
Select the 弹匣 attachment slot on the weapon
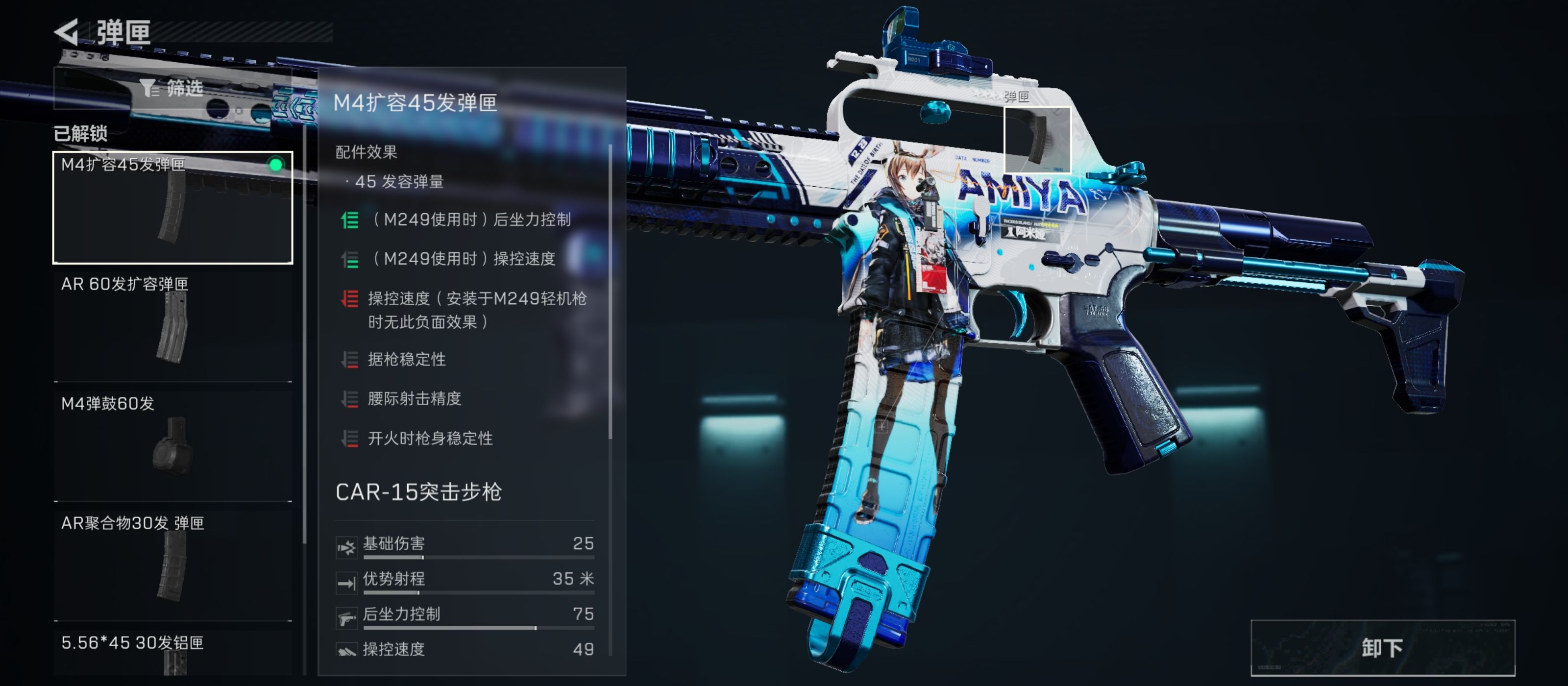point(1037,139)
